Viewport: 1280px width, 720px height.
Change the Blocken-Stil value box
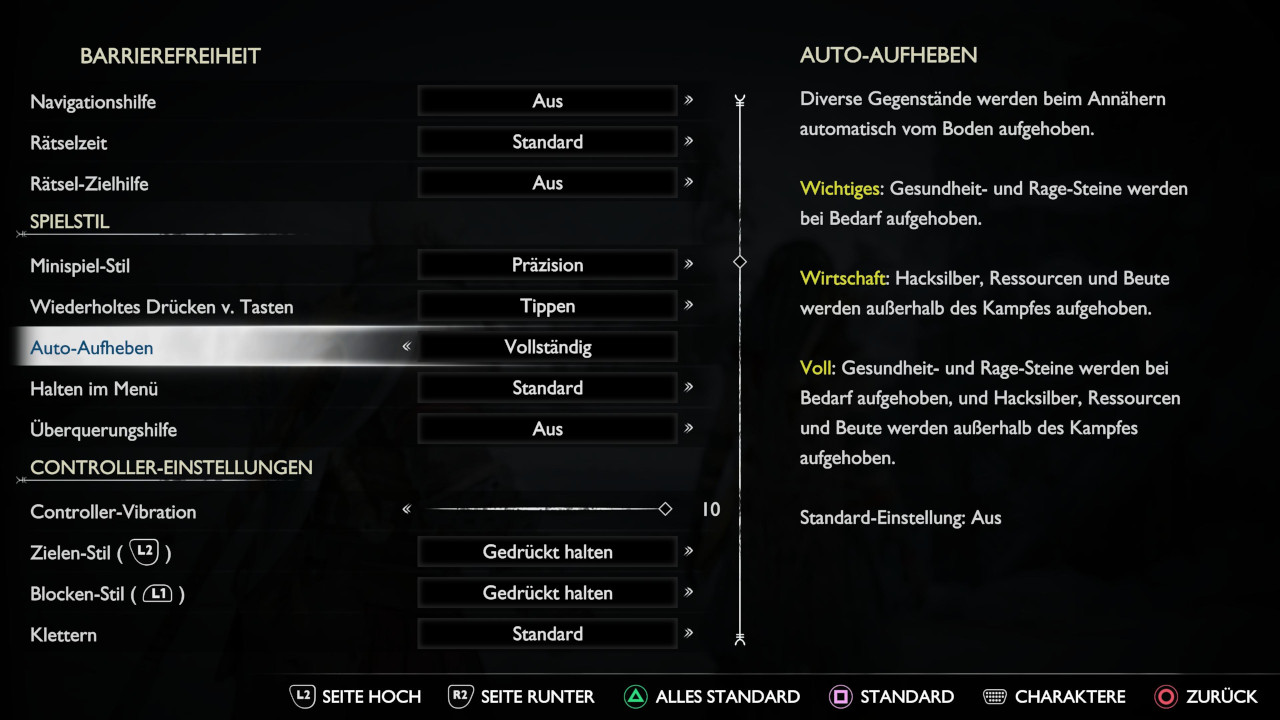click(x=547, y=593)
